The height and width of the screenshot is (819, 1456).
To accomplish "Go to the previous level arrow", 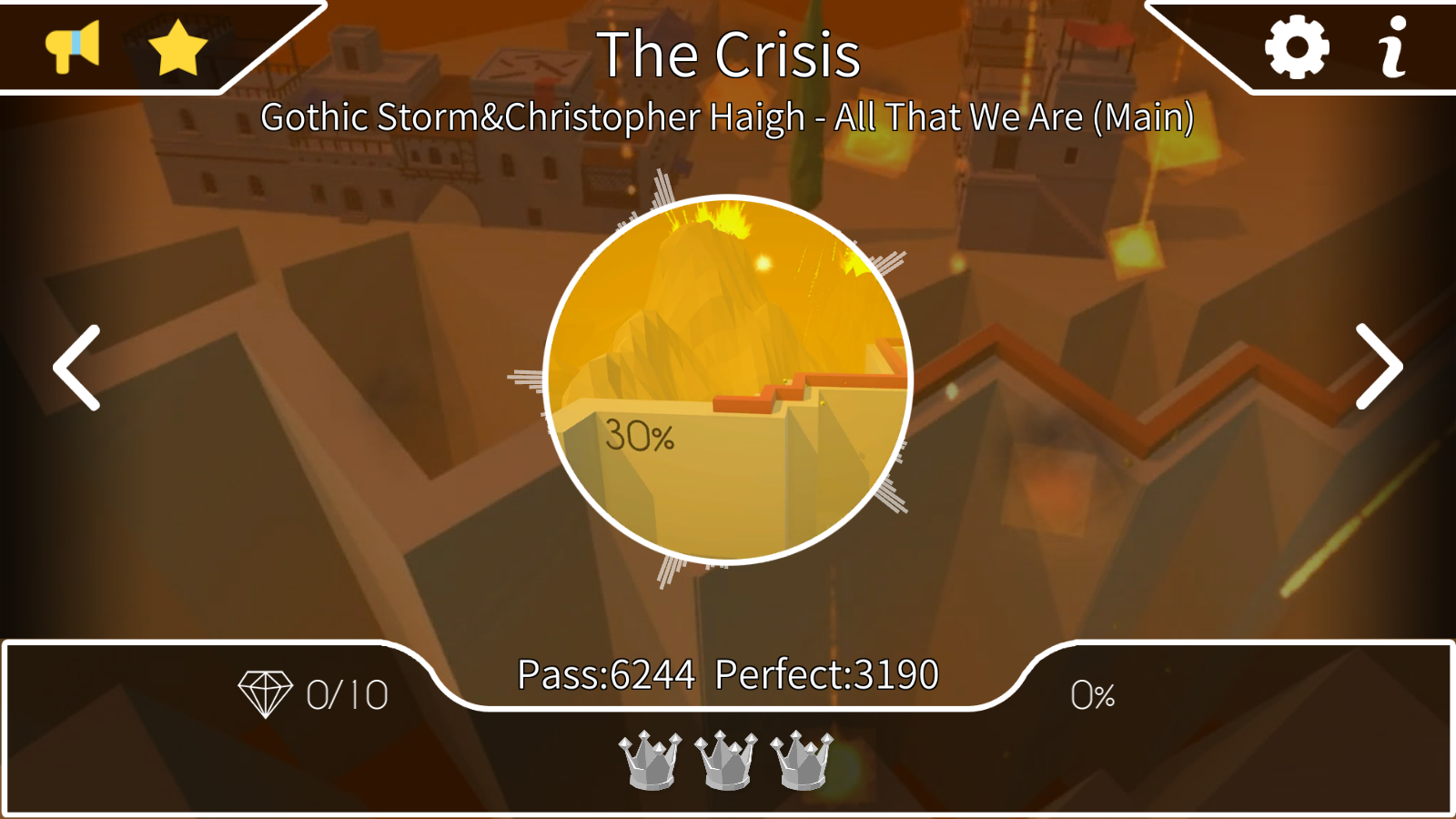I will pos(78,368).
